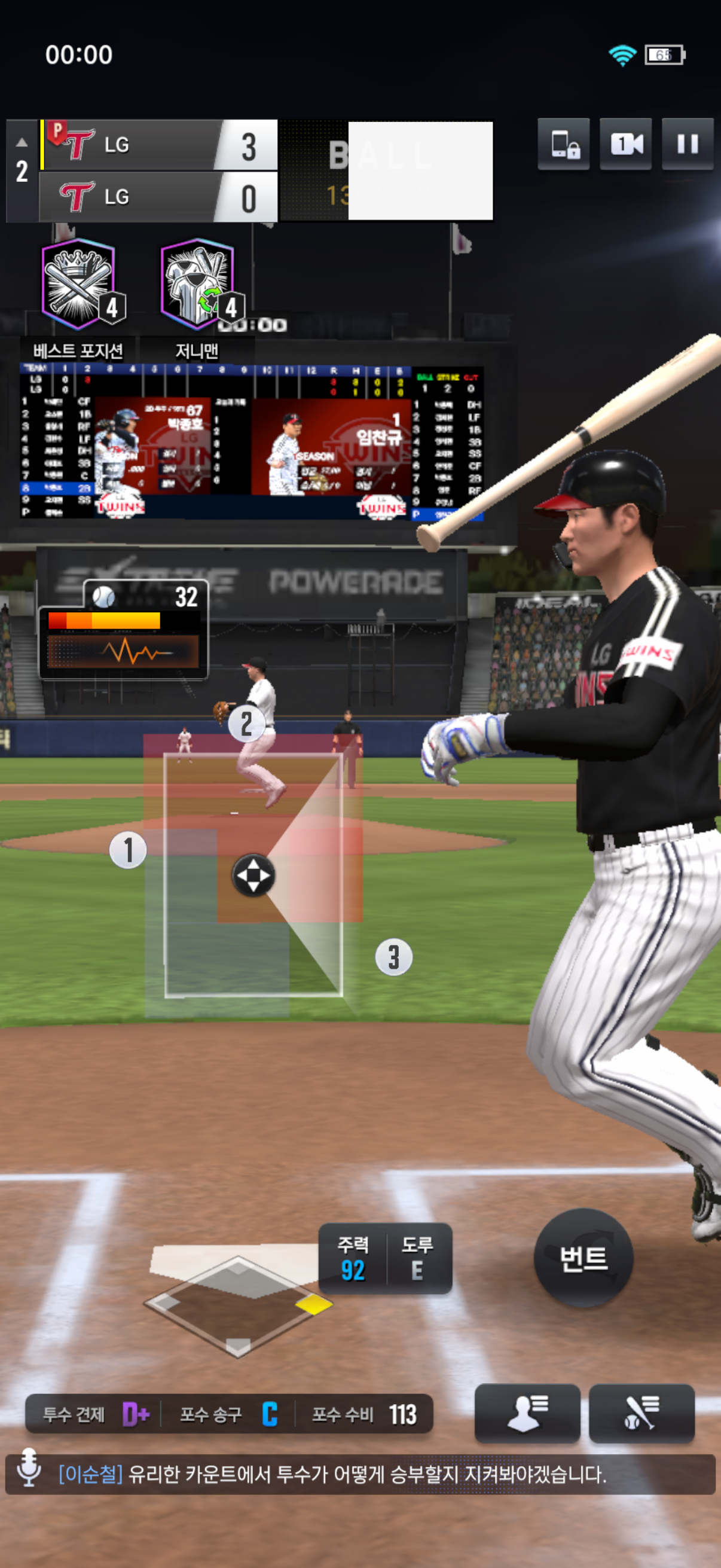Open the player lineup info button
The image size is (721, 1568).
(527, 1412)
